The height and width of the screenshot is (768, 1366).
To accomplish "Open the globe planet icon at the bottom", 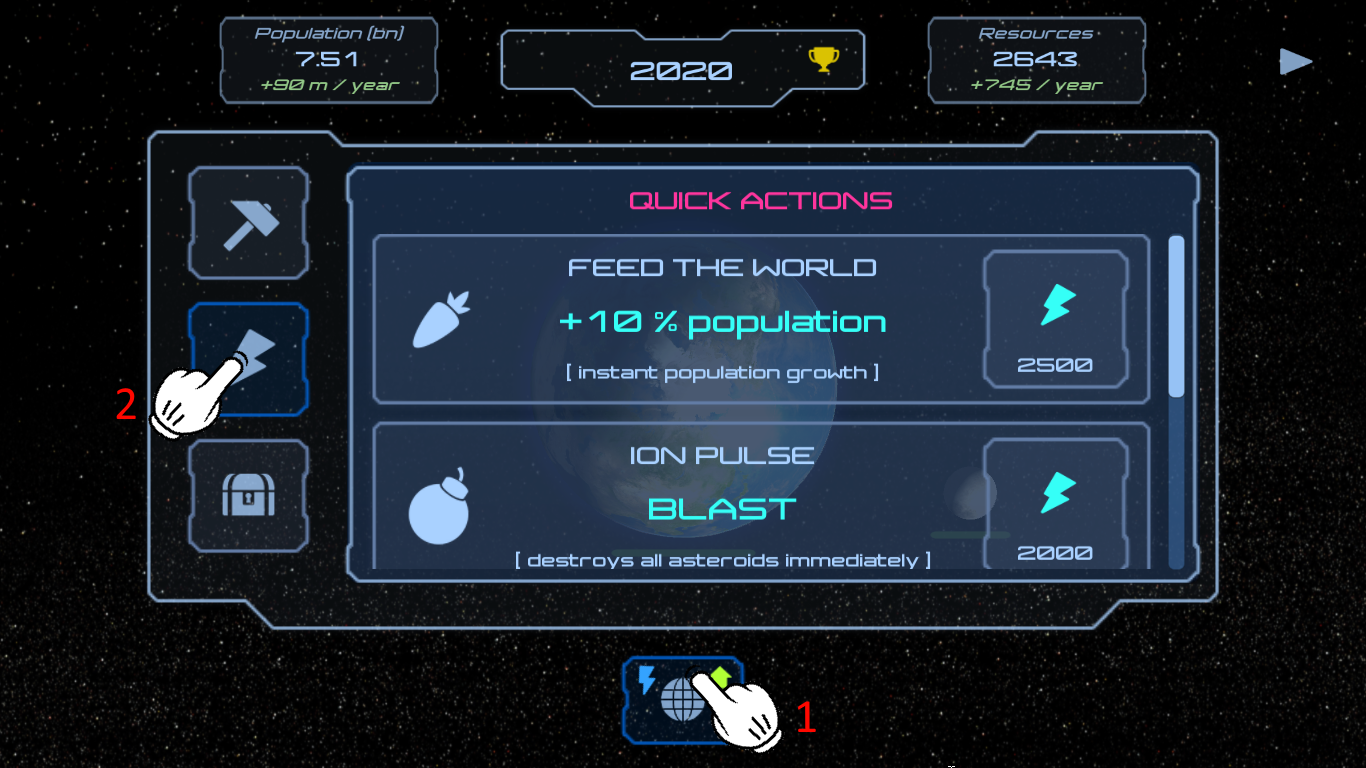I will click(x=683, y=699).
